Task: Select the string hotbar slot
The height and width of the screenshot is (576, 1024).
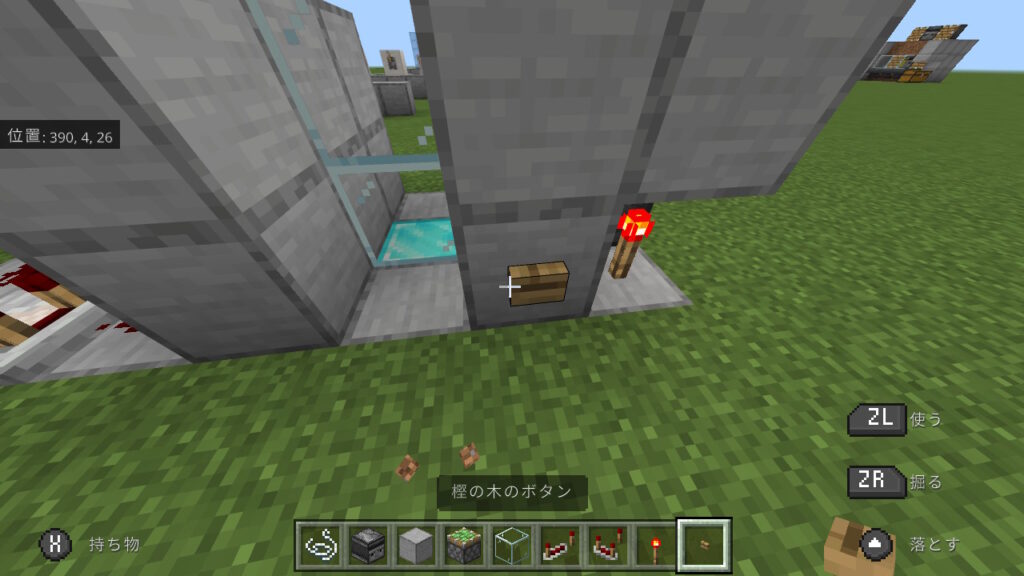Action: [321, 546]
